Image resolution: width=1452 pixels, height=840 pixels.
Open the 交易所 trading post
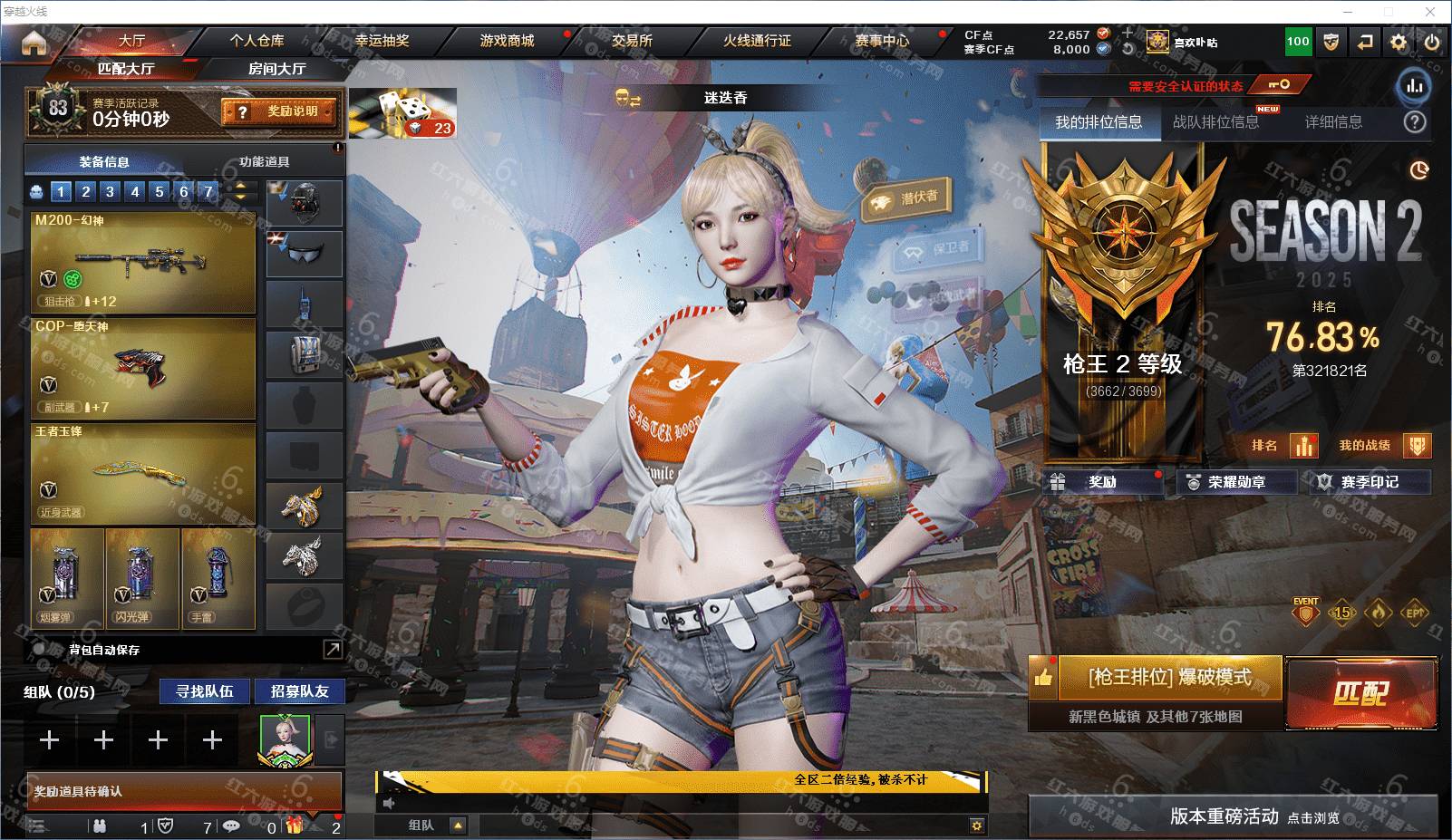pos(632,41)
